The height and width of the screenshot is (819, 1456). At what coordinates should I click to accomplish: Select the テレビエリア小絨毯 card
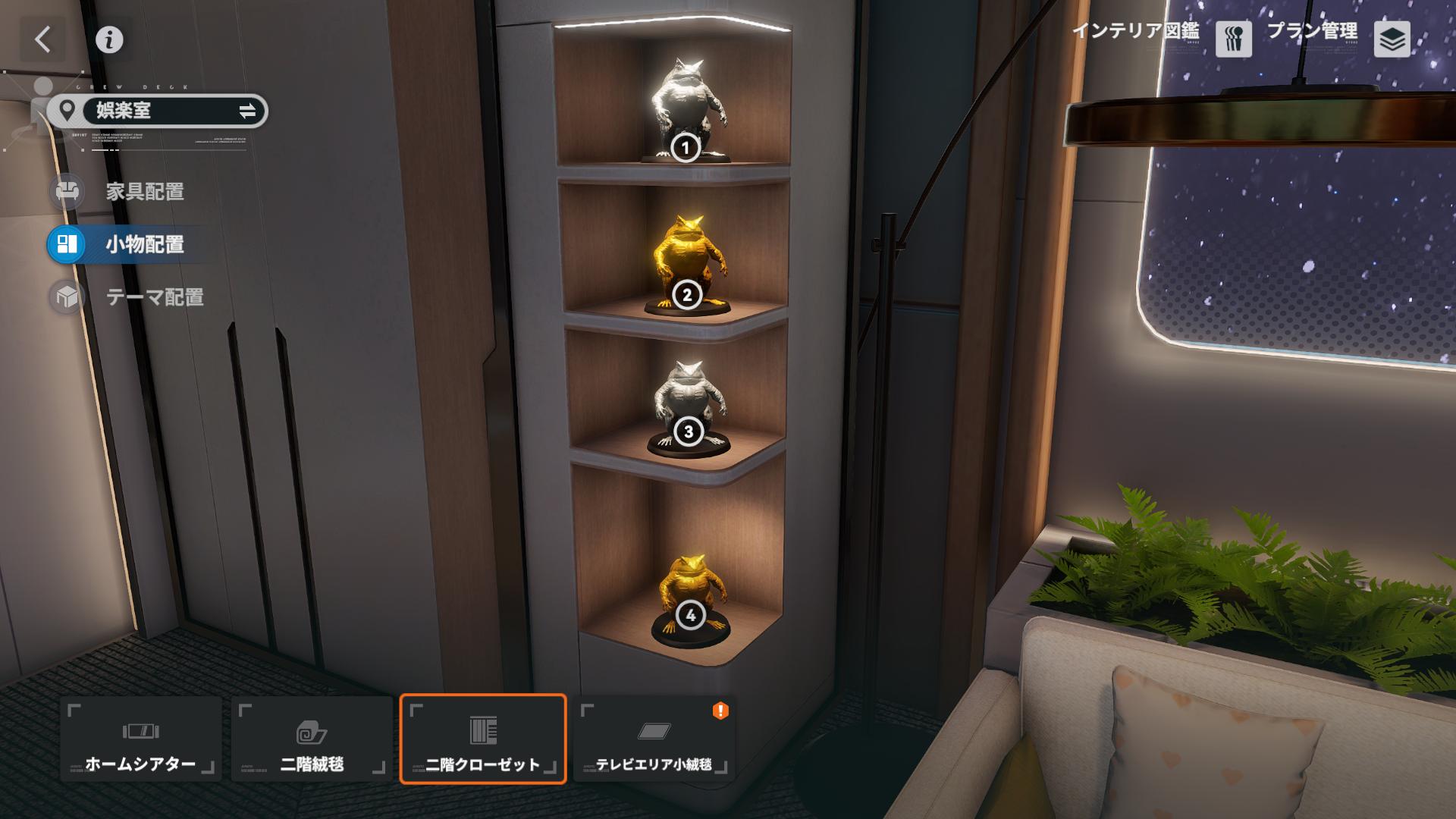pos(654,739)
